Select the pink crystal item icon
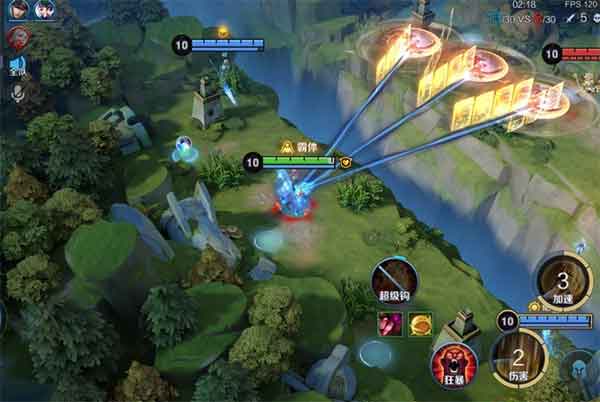Image resolution: width=600 pixels, height=402 pixels. 389,324
